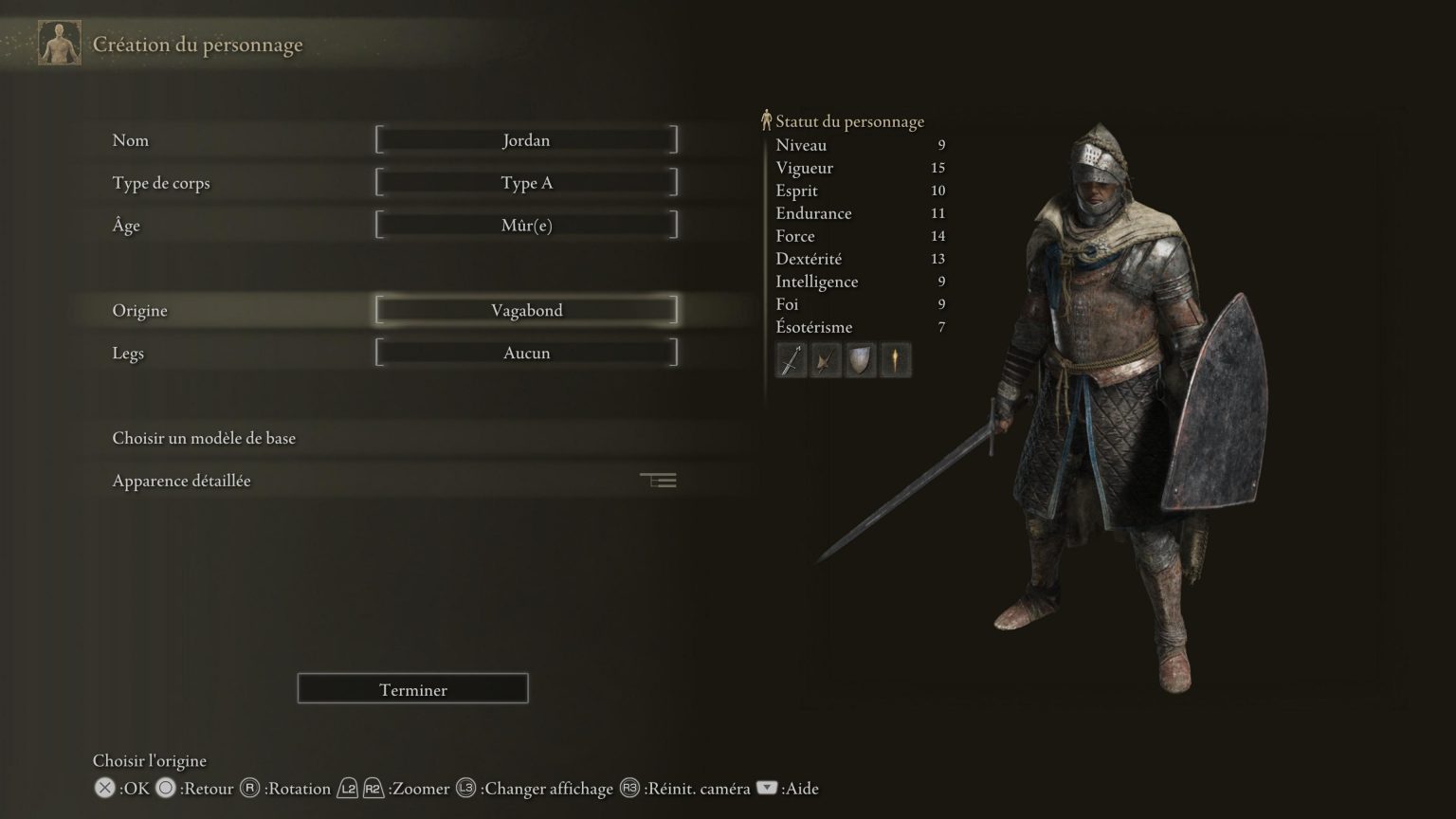
Task: Click the Nom field containing Jordan
Action: (x=527, y=140)
